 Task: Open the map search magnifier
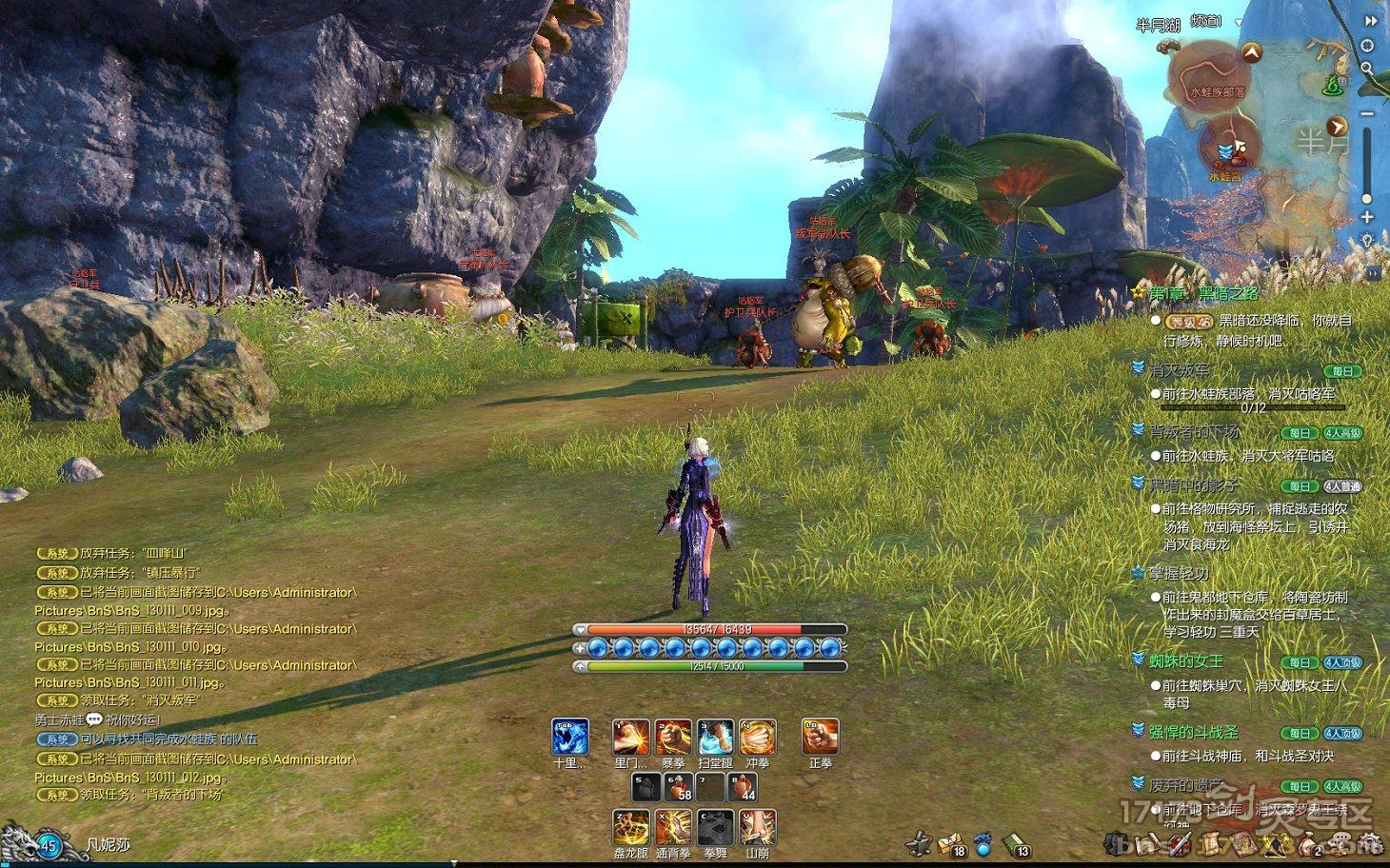(x=1367, y=68)
